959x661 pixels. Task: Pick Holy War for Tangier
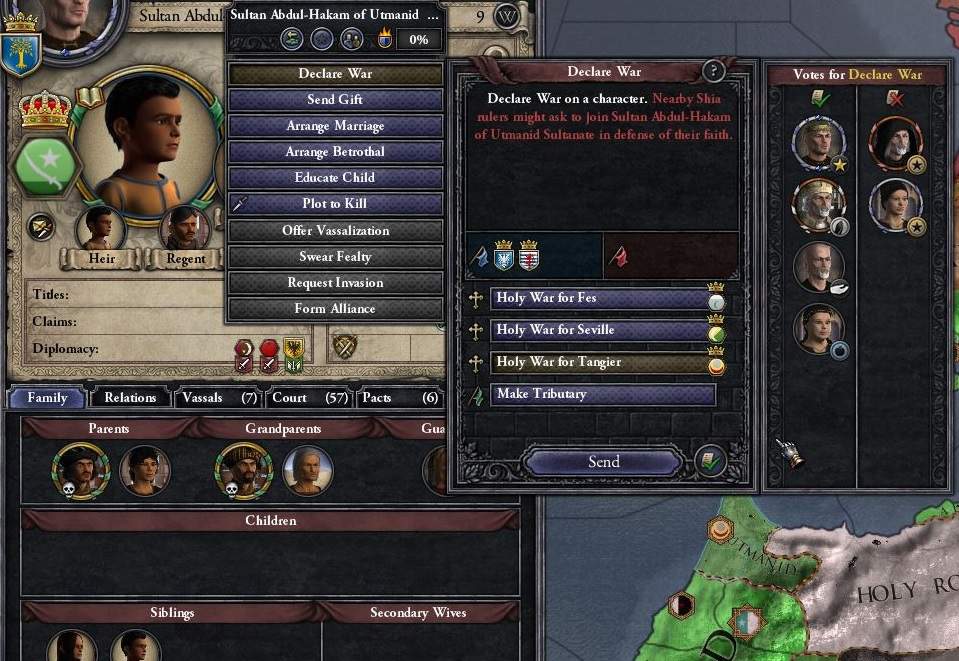600,362
